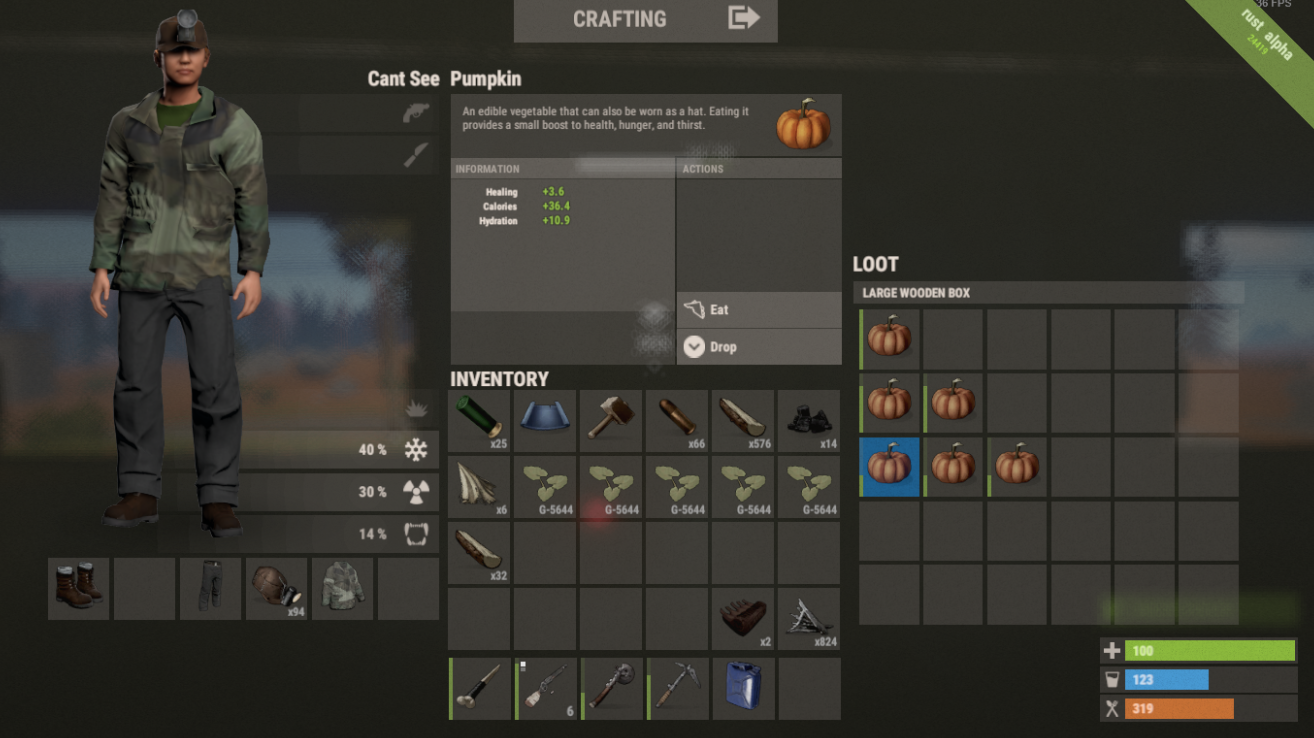
Task: Select the wood stack x576 in inventory
Action: (x=743, y=421)
